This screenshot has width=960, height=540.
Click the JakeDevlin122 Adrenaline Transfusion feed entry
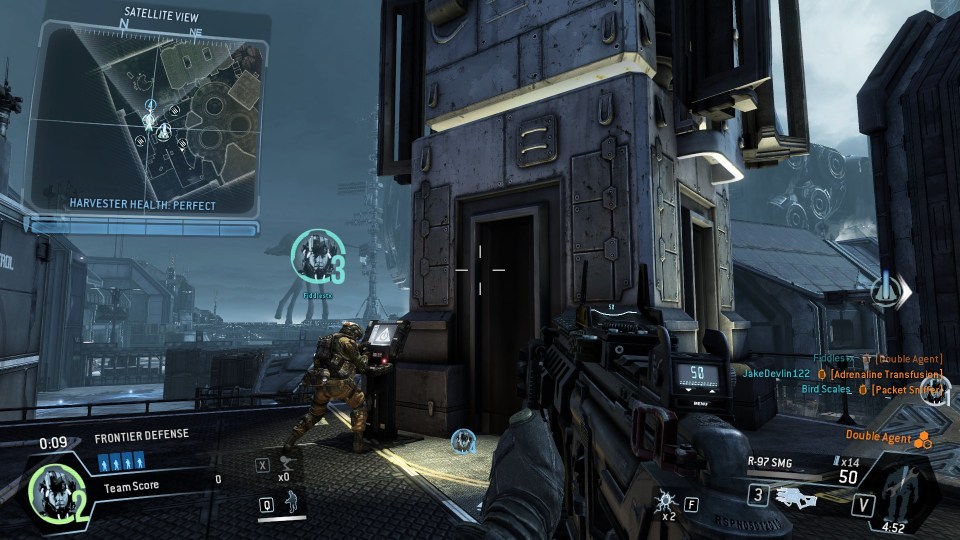point(842,374)
